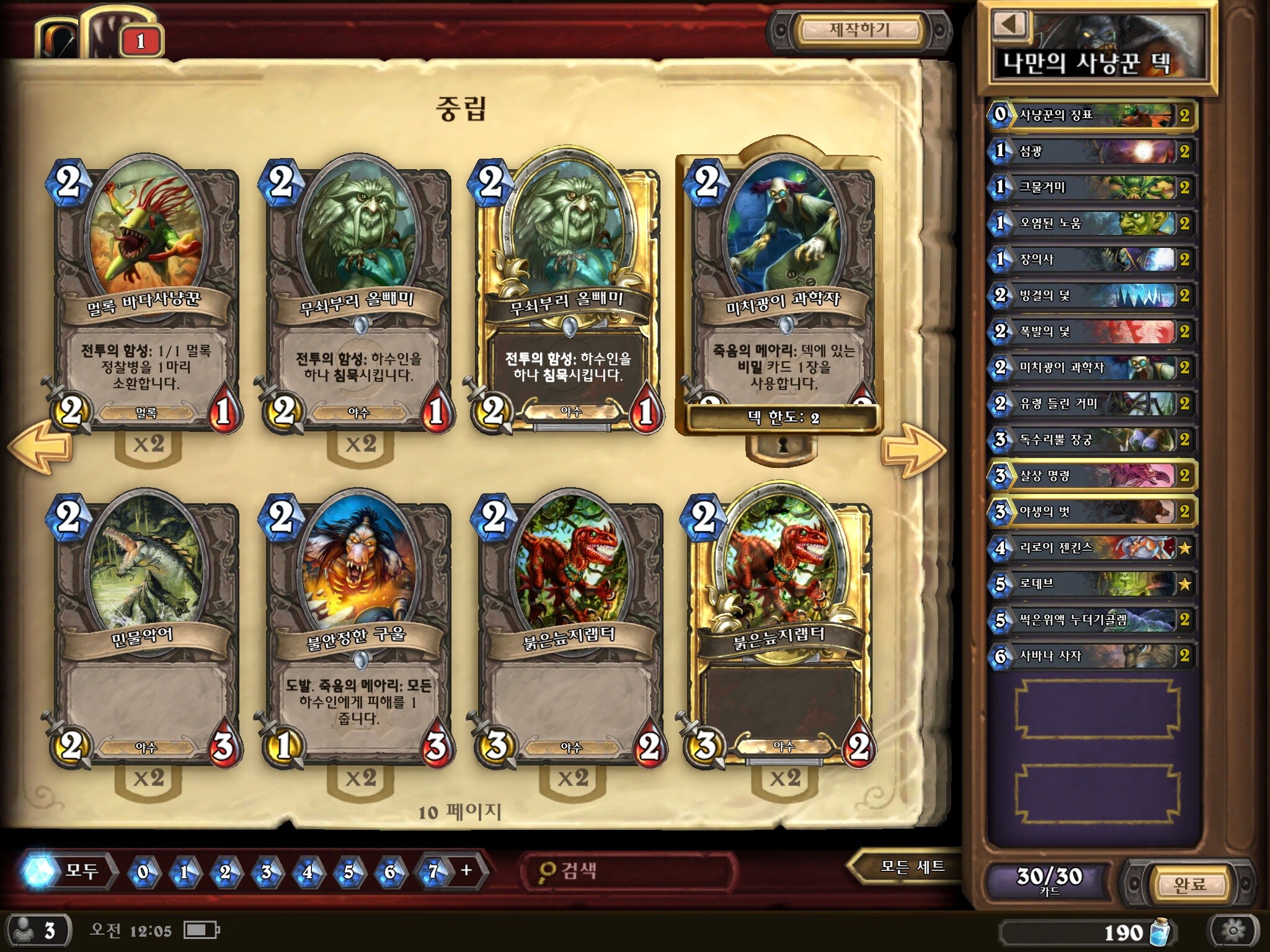Select 리로이 젠킨스 in the deck list

click(1091, 548)
